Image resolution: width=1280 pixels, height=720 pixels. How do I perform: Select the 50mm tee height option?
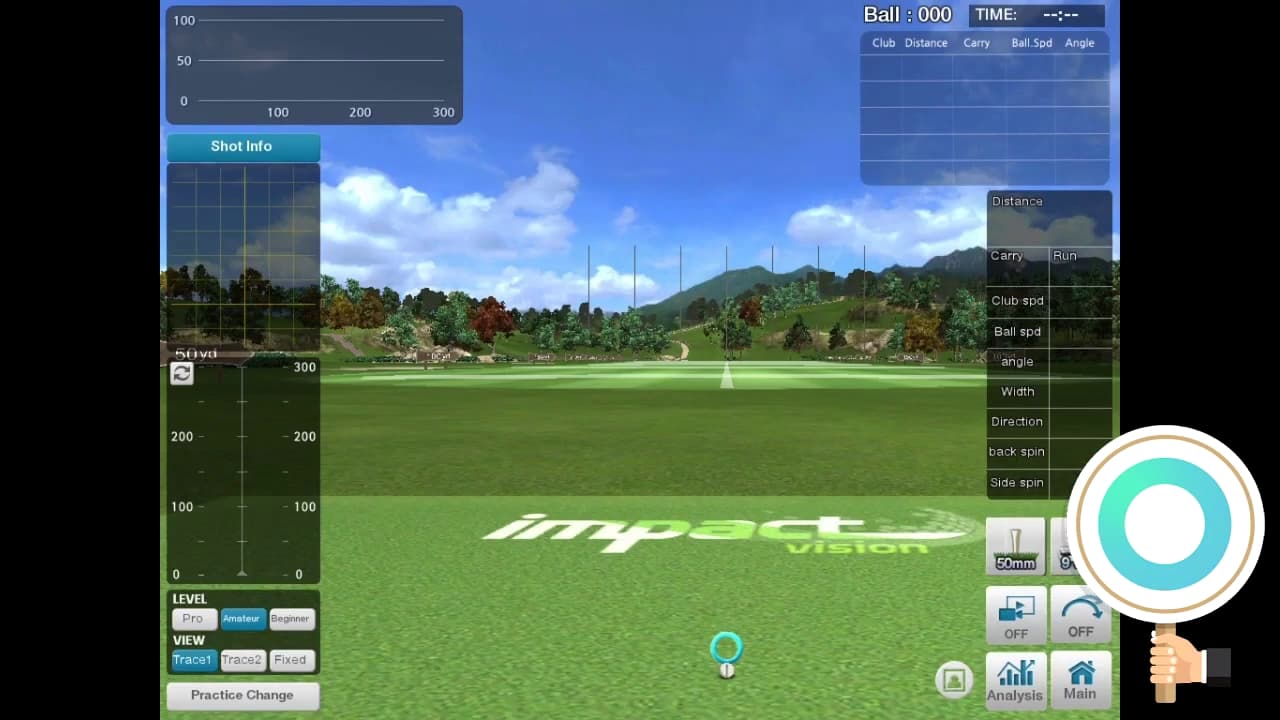1014,547
